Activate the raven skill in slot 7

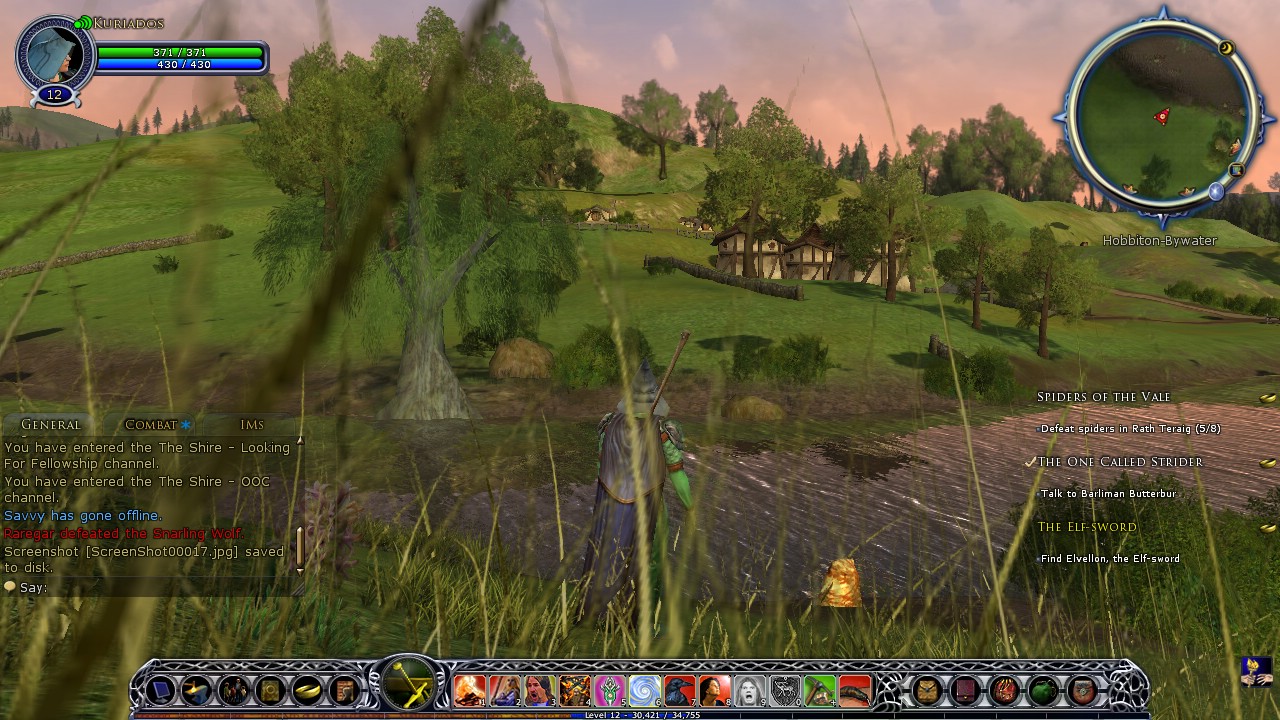click(x=679, y=690)
